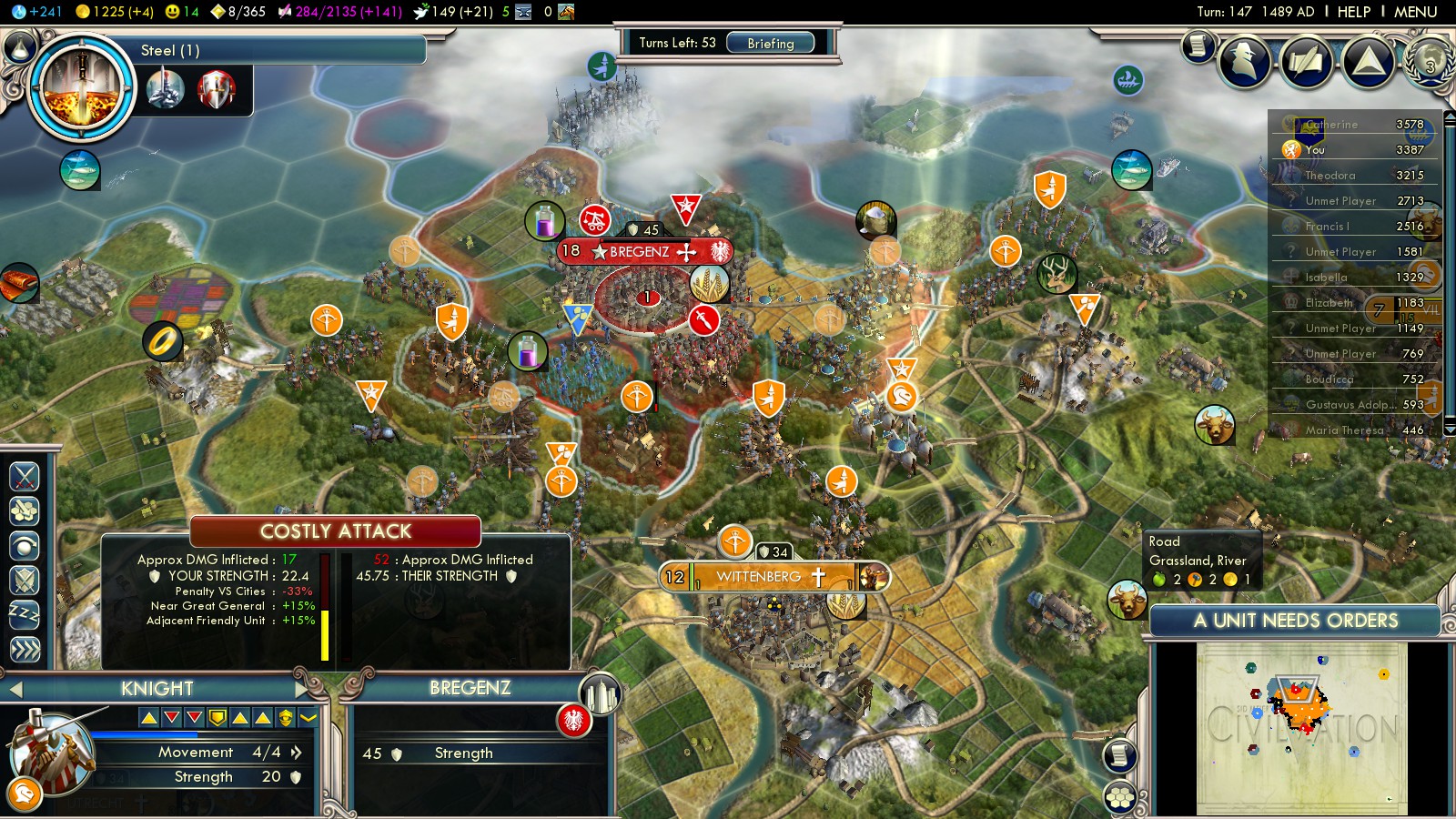Open the World Congress globe icon
Image resolution: width=1456 pixels, height=819 pixels.
pyautogui.click(x=1430, y=61)
